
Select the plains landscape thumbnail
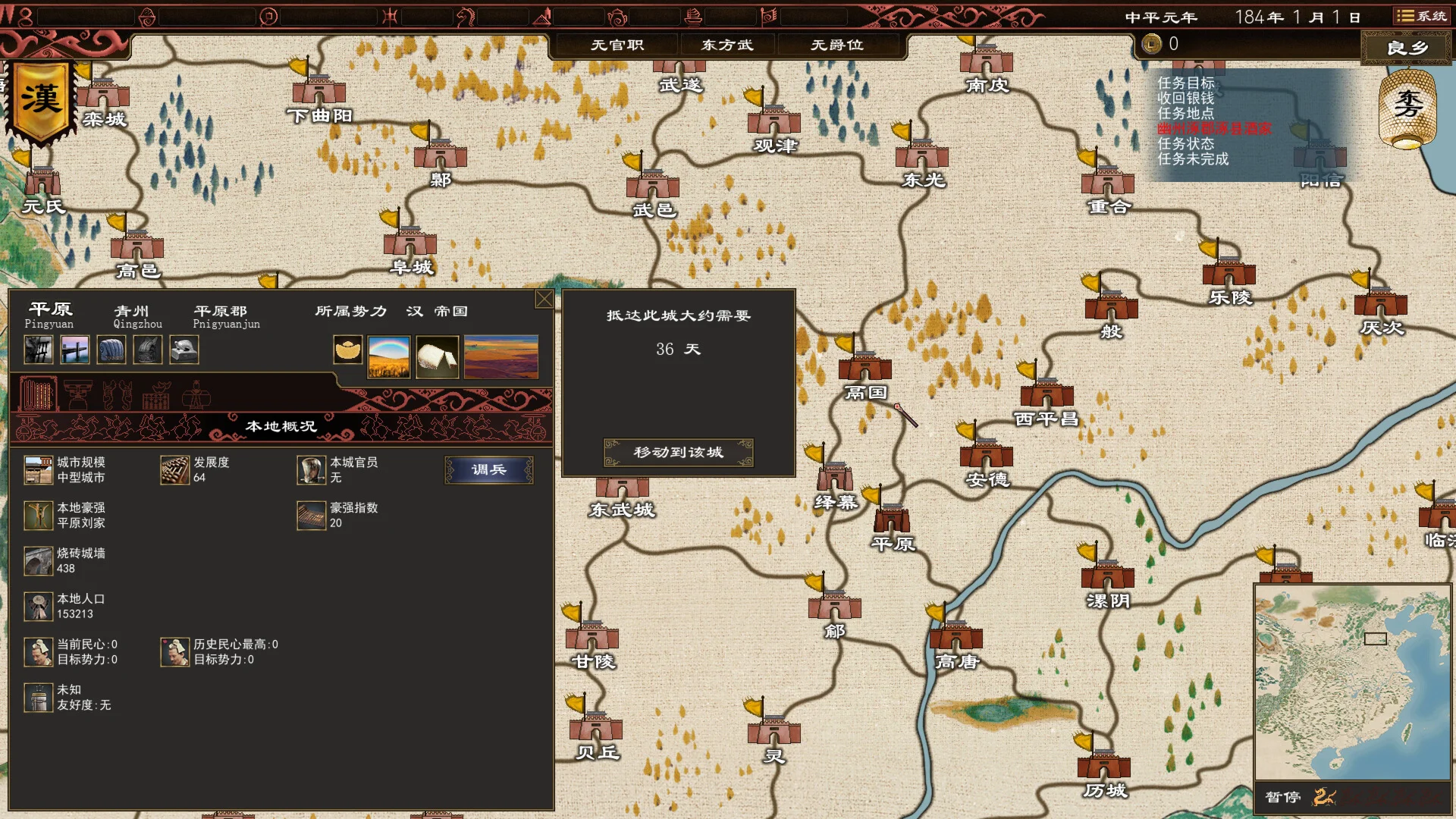[x=500, y=356]
